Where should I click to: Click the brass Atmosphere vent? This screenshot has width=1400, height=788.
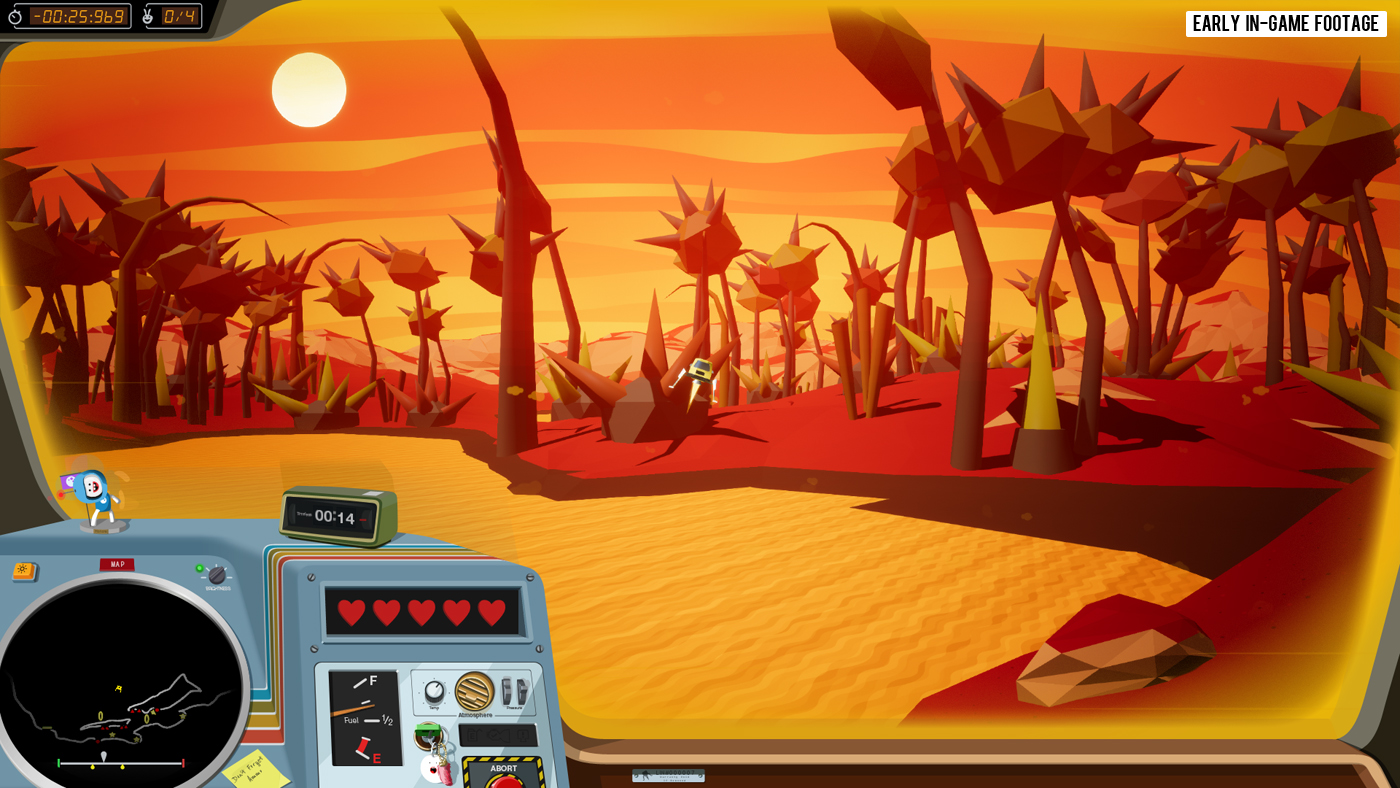pos(474,691)
